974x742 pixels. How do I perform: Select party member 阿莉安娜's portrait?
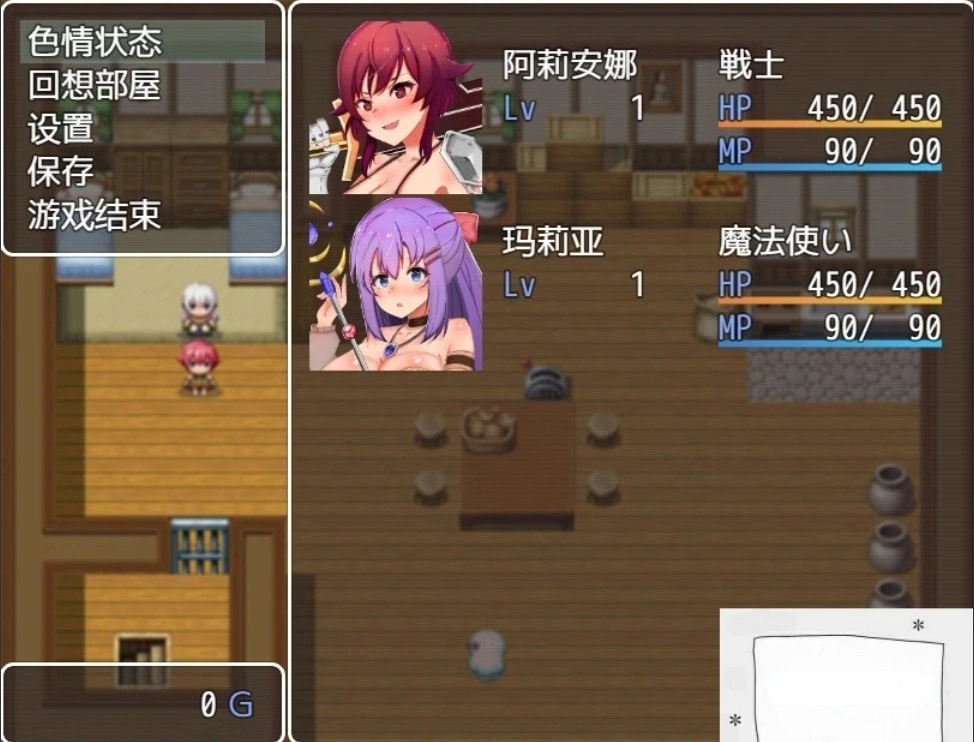[x=396, y=107]
